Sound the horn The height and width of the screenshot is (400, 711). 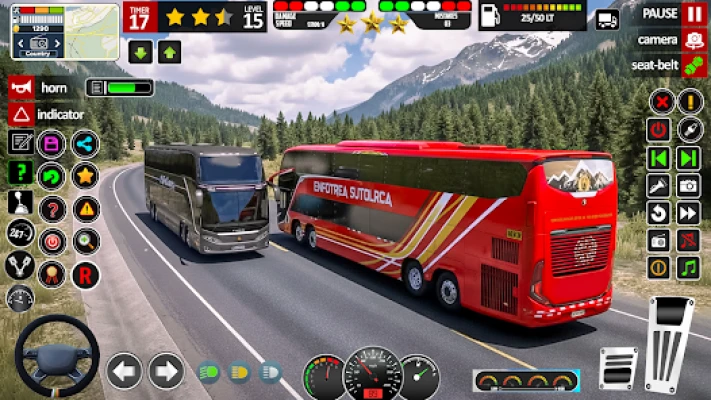pos(20,87)
